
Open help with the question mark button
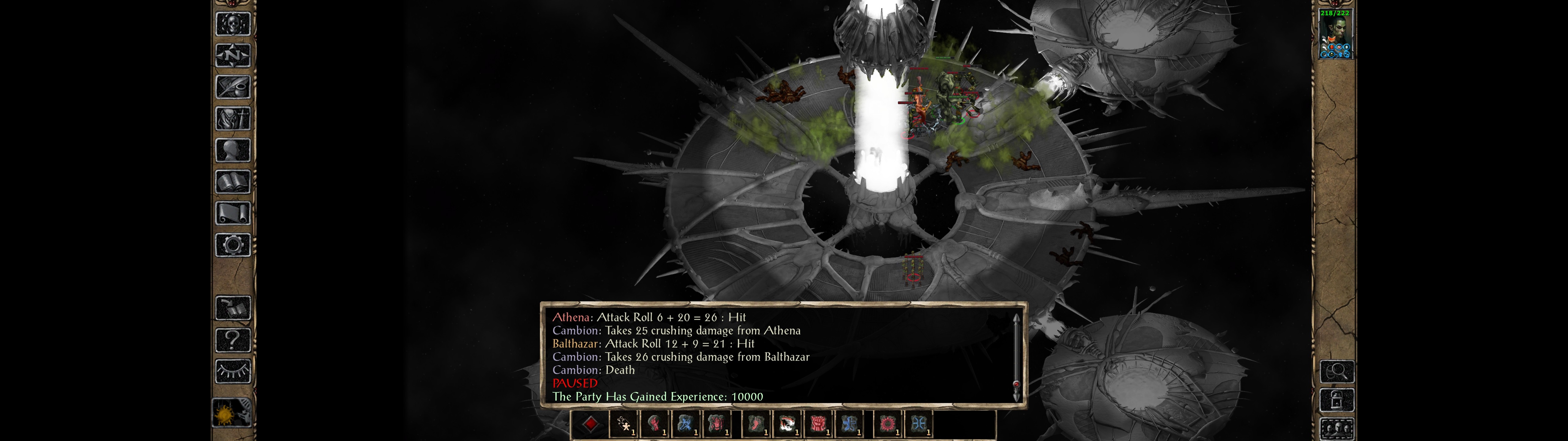tap(232, 340)
